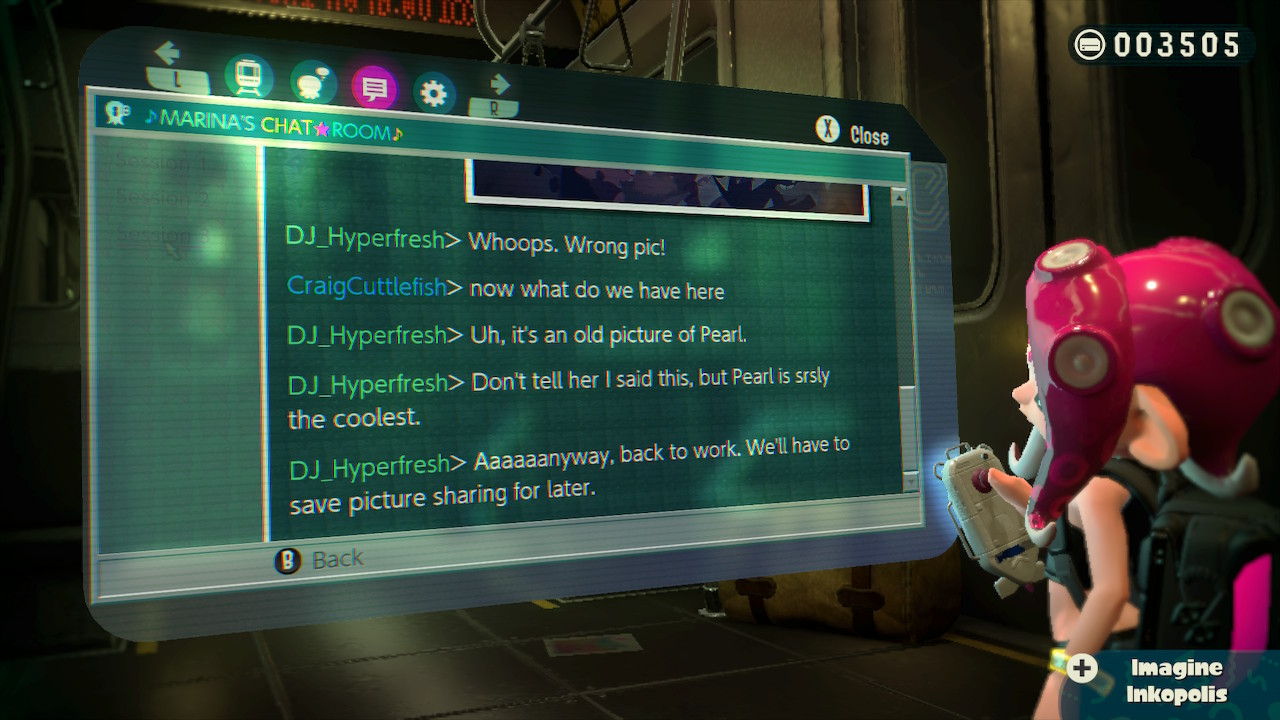View the shared picture thumbnail in chat
The width and height of the screenshot is (1280, 720).
coord(665,189)
